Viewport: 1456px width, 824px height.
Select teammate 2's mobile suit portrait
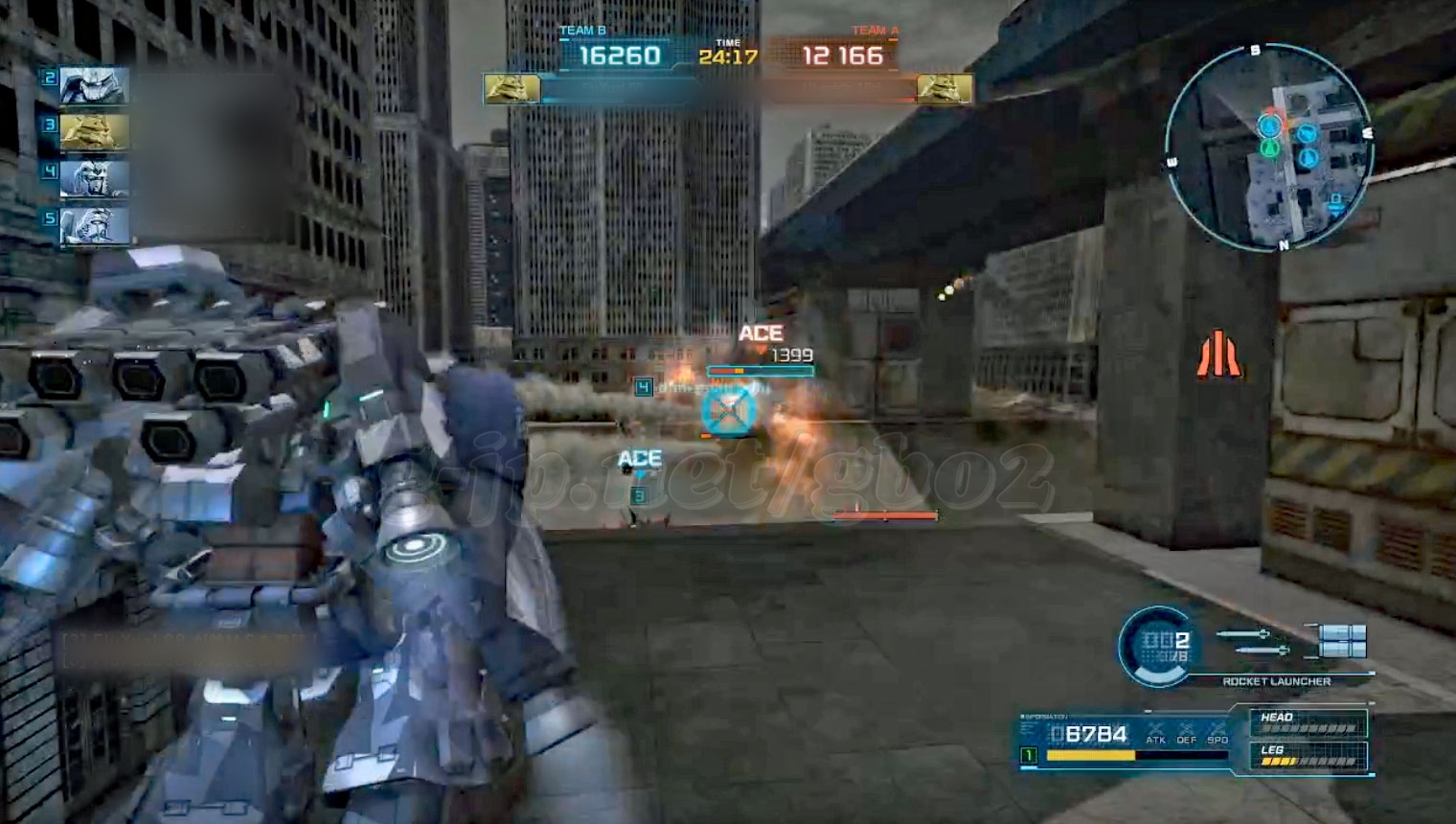[94, 86]
